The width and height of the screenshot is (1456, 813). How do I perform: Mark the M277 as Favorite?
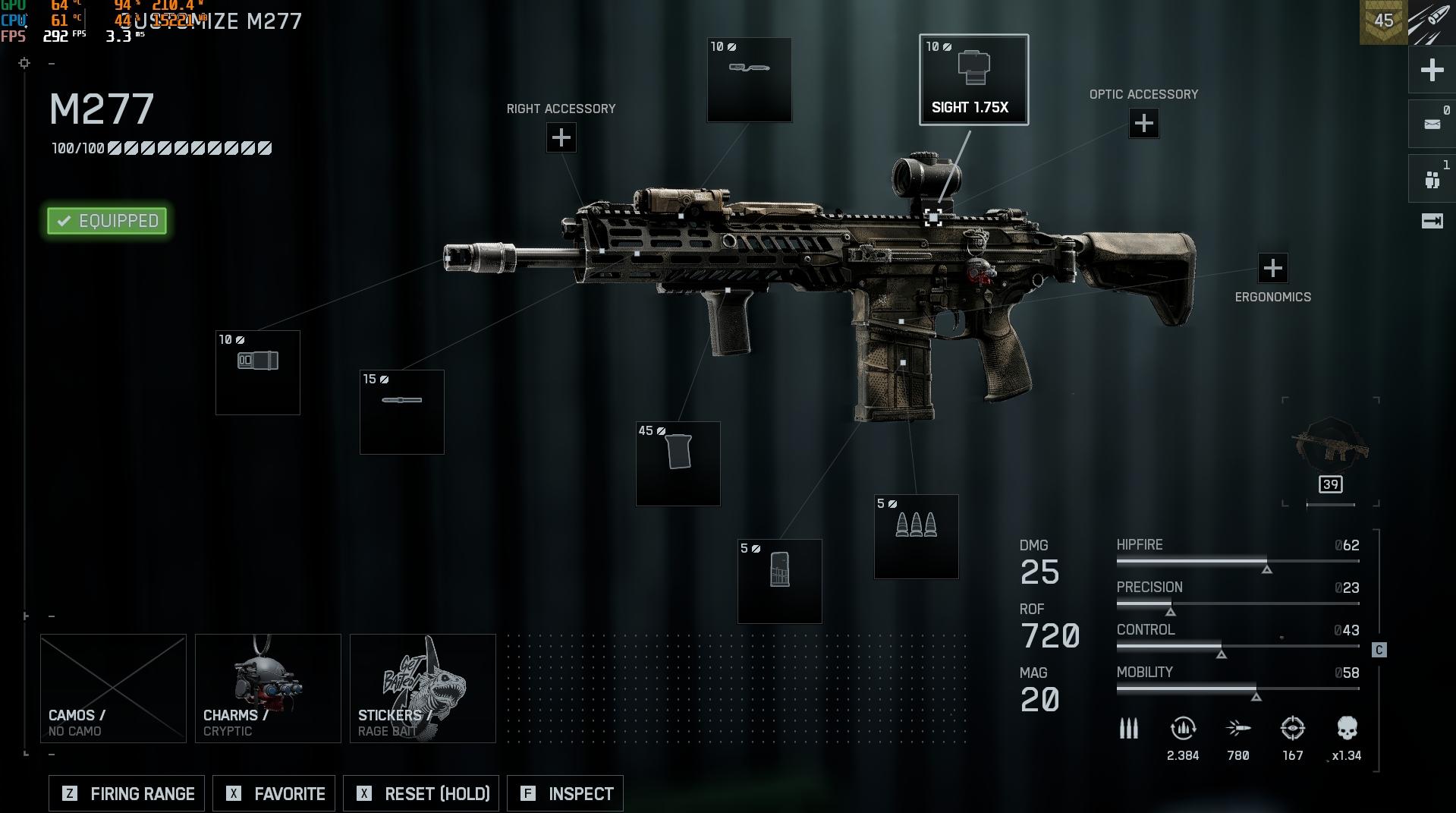click(274, 794)
